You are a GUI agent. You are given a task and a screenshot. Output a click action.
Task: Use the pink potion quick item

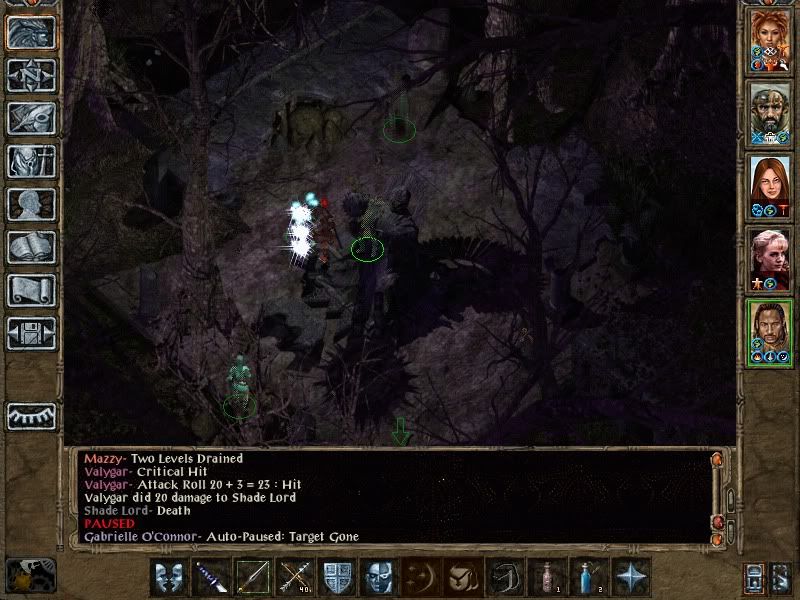546,577
